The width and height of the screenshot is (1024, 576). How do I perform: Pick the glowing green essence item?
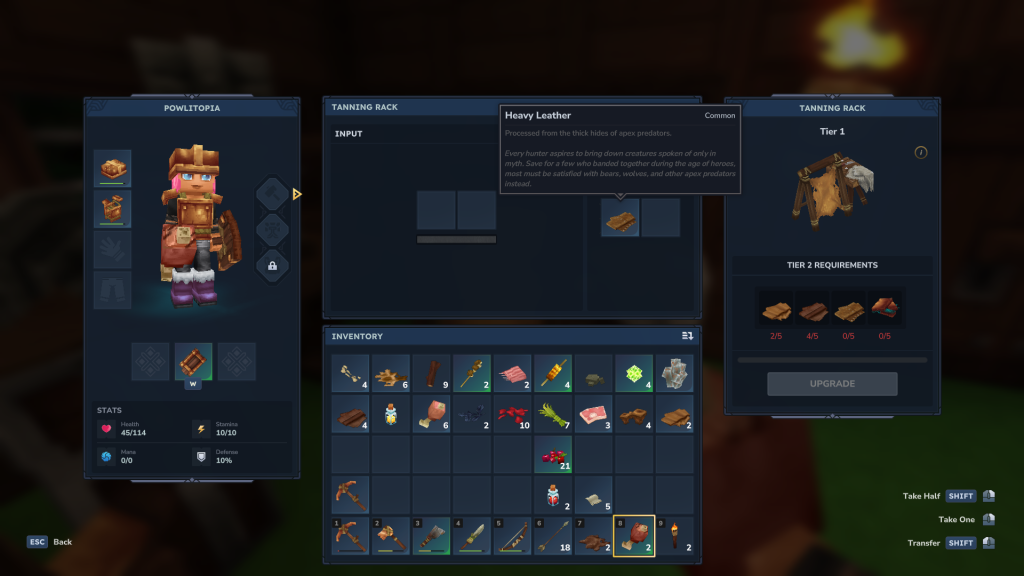tap(633, 373)
